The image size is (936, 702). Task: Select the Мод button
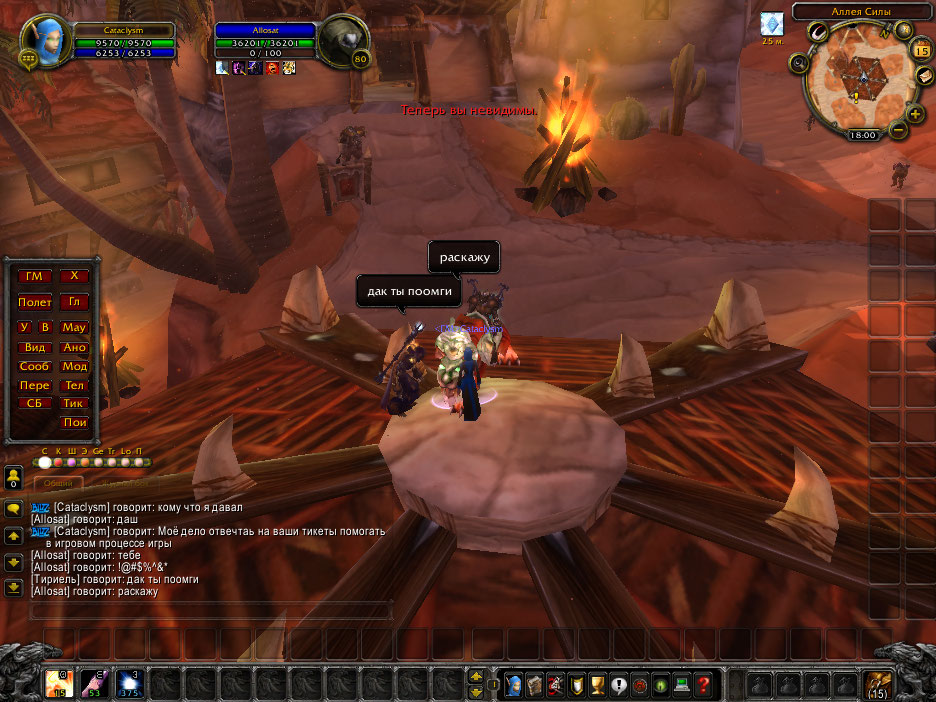tap(75, 366)
